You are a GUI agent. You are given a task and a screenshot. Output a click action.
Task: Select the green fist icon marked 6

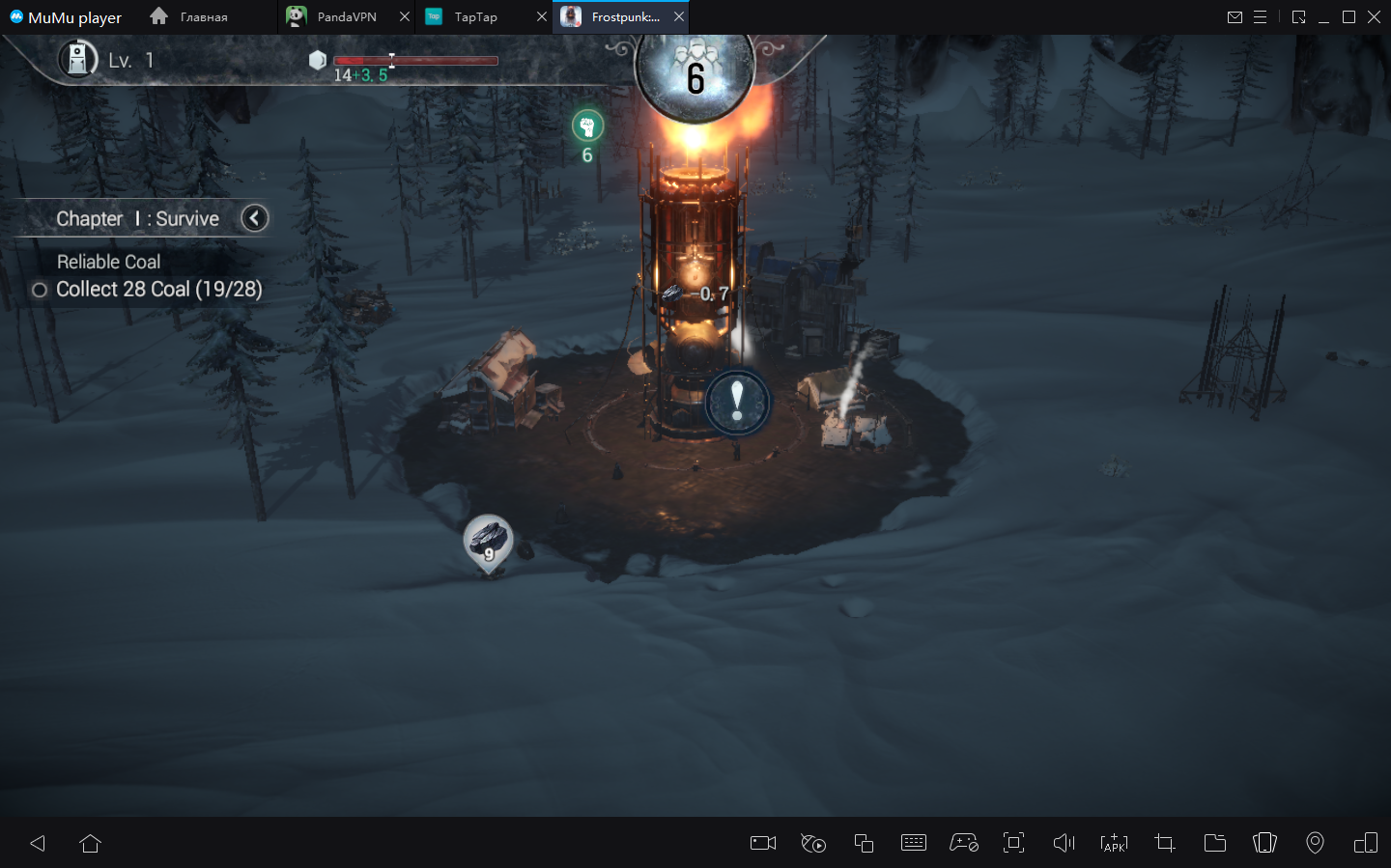pyautogui.click(x=587, y=126)
